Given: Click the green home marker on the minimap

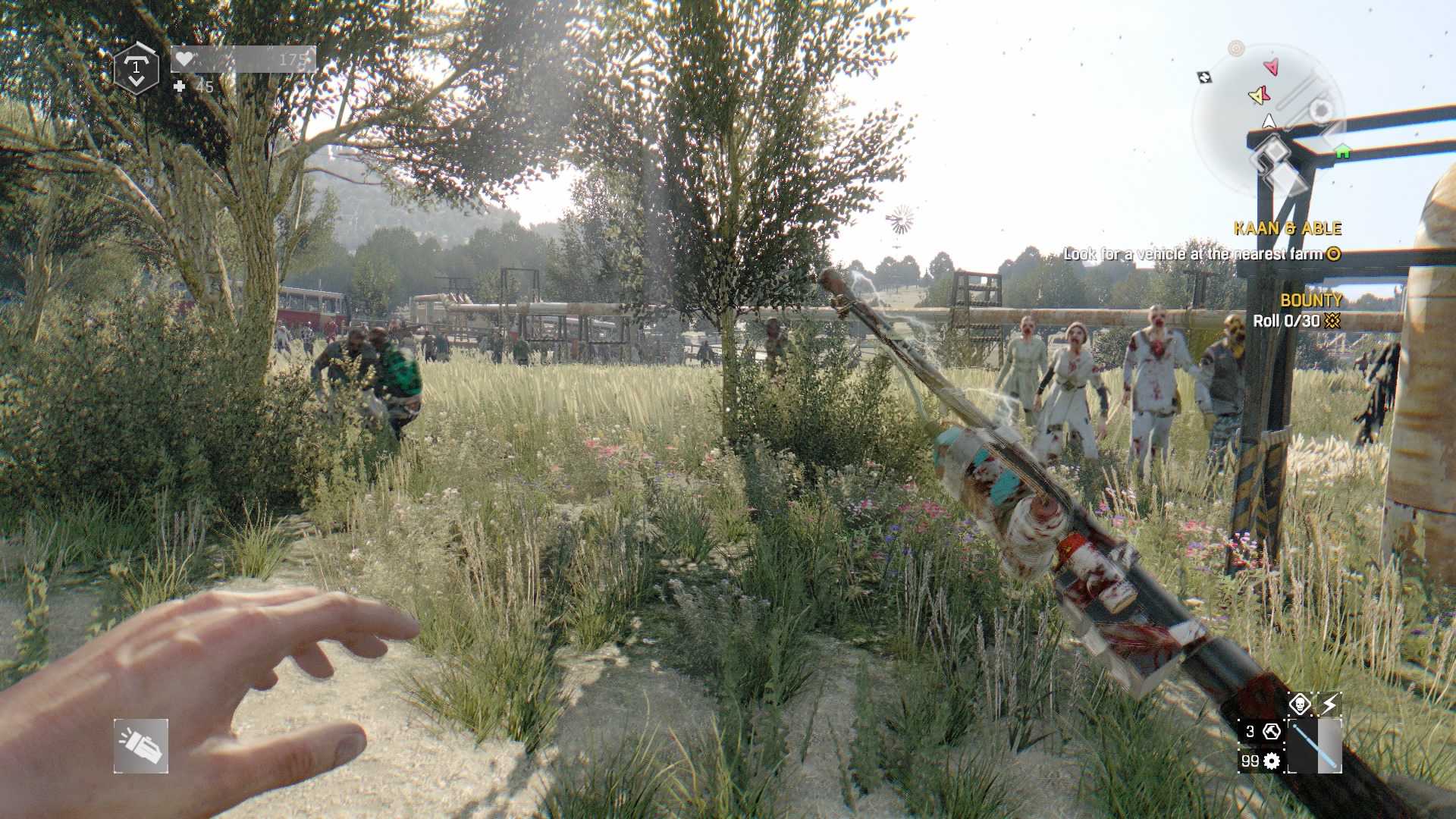Looking at the screenshot, I should point(1342,151).
